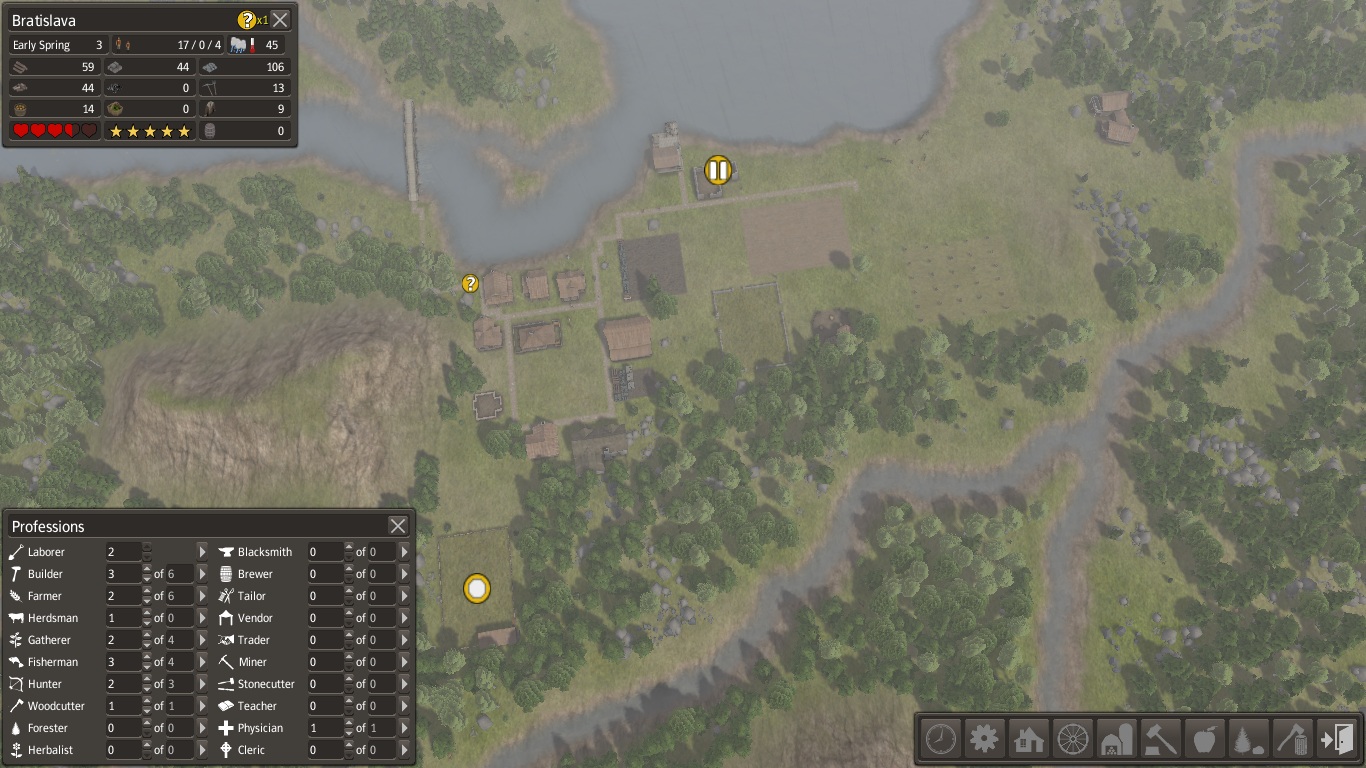This screenshot has height=768, width=1366.
Task: Select the axe and log removal tool
Action: coord(1293,740)
